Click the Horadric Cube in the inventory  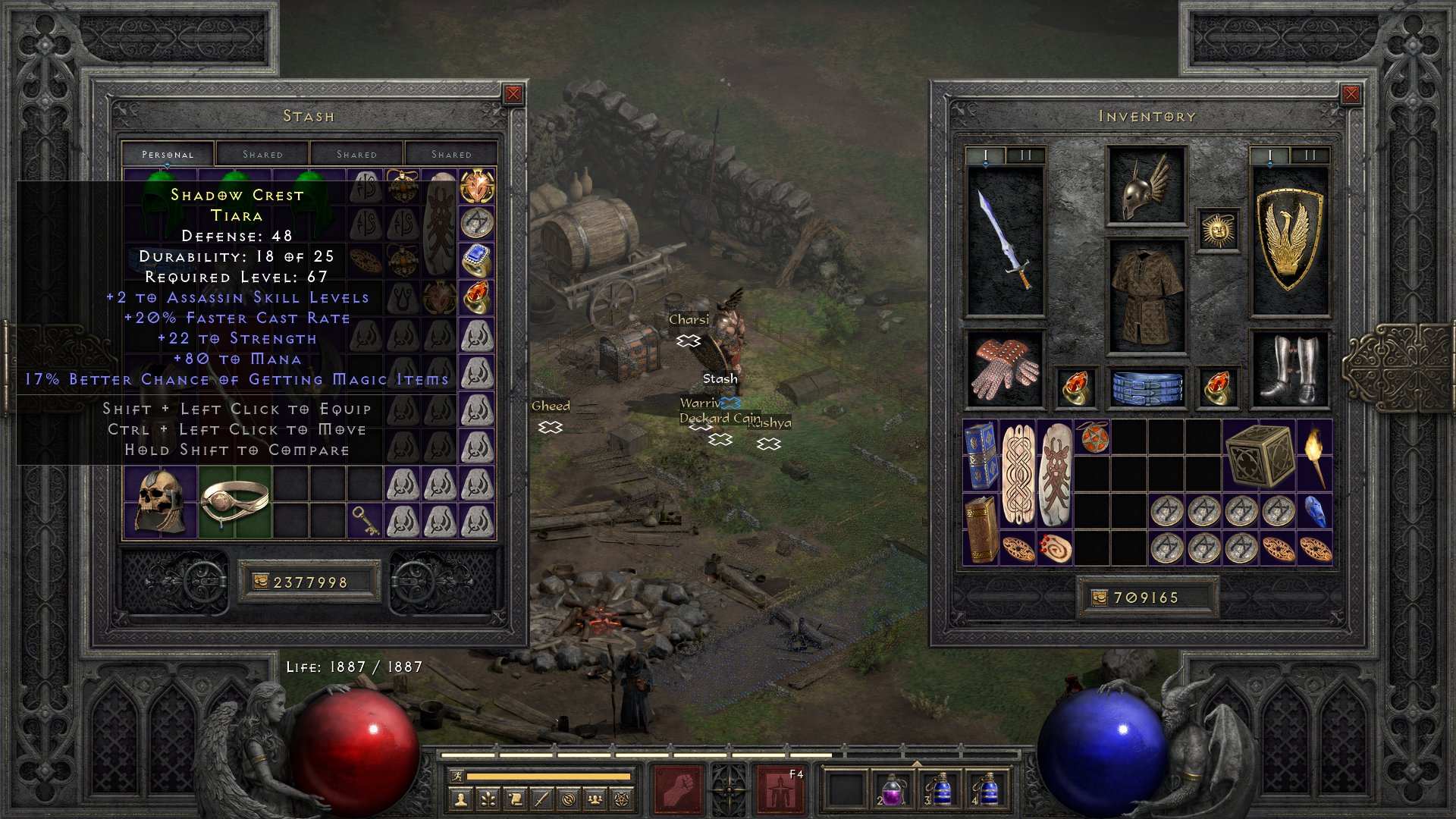coord(1260,457)
